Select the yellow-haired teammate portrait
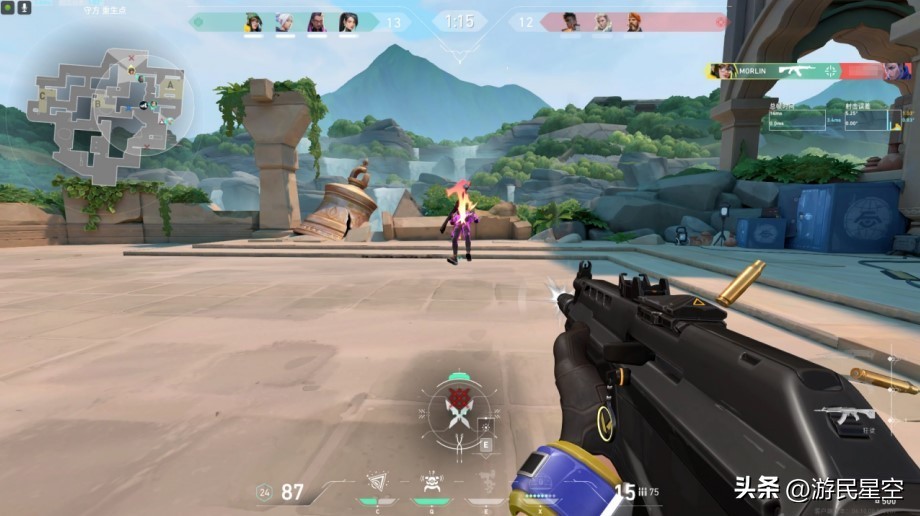The image size is (920, 516). pyautogui.click(x=254, y=22)
